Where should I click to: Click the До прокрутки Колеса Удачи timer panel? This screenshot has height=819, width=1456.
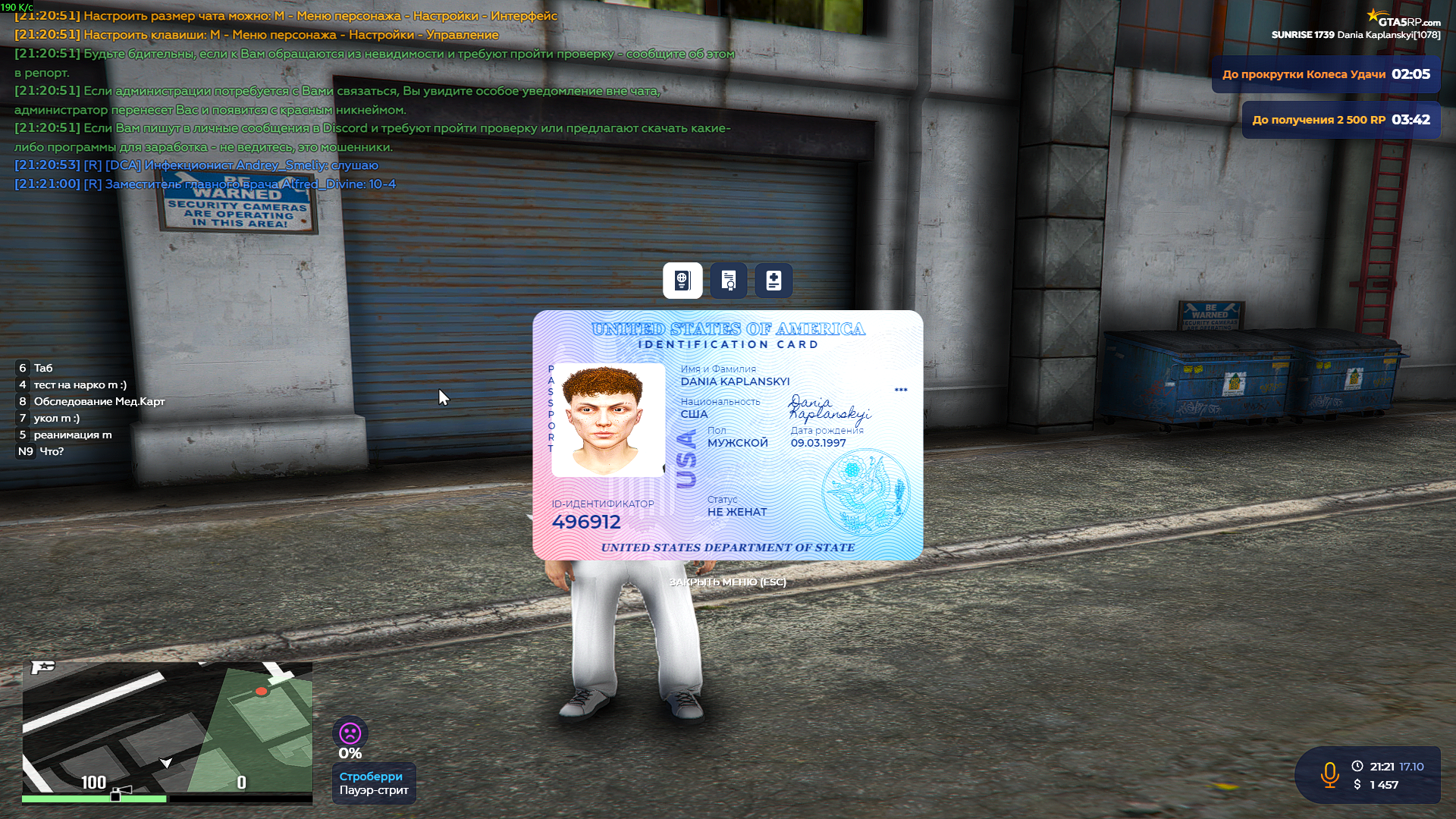click(1326, 74)
